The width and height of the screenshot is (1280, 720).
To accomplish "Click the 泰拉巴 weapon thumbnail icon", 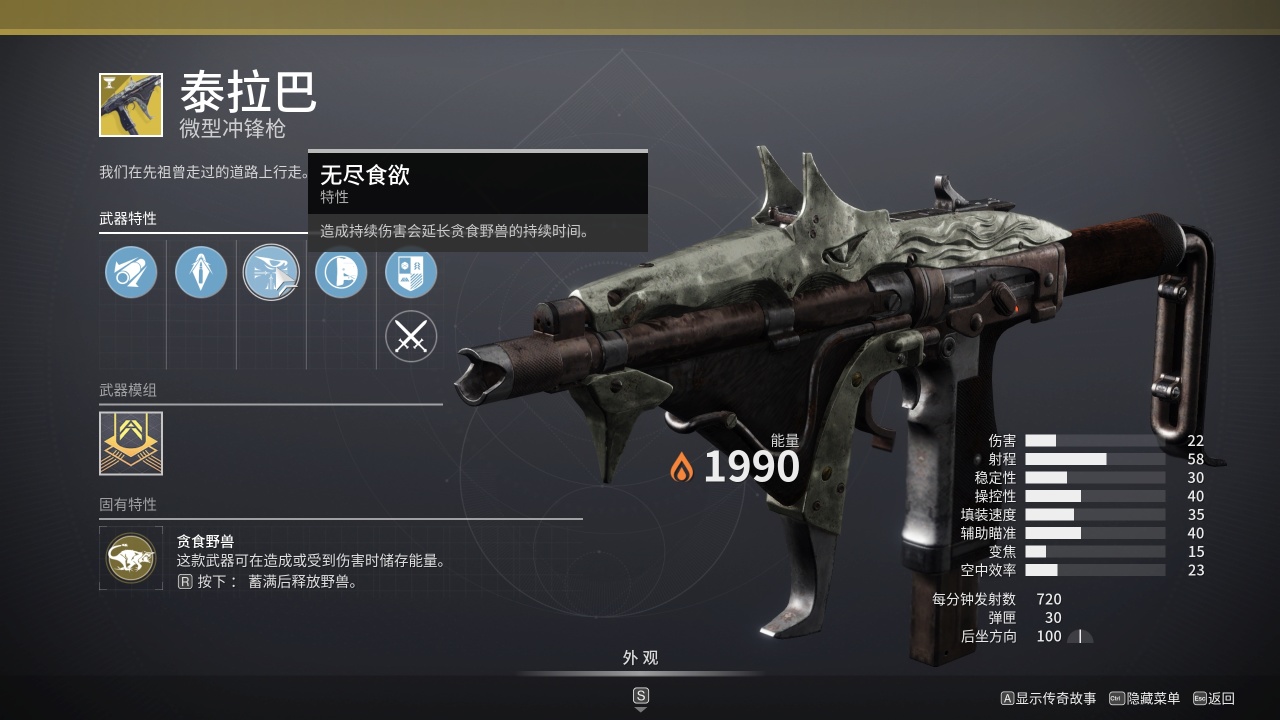I will (x=131, y=105).
